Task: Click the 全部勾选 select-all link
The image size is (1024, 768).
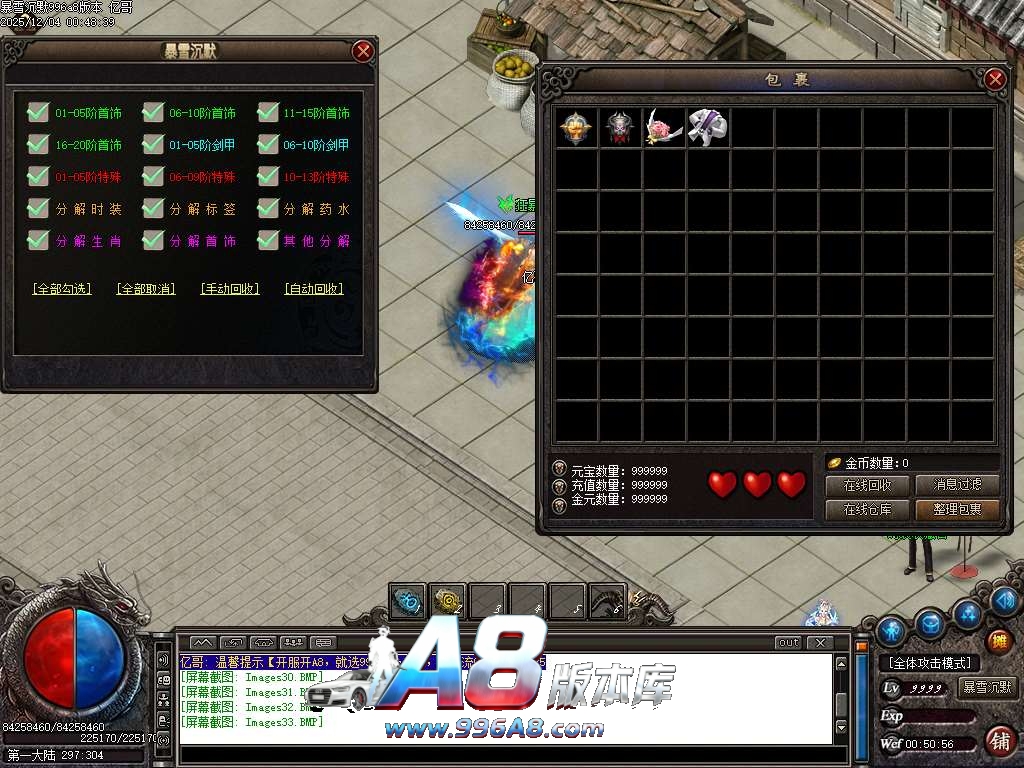Action: (62, 289)
